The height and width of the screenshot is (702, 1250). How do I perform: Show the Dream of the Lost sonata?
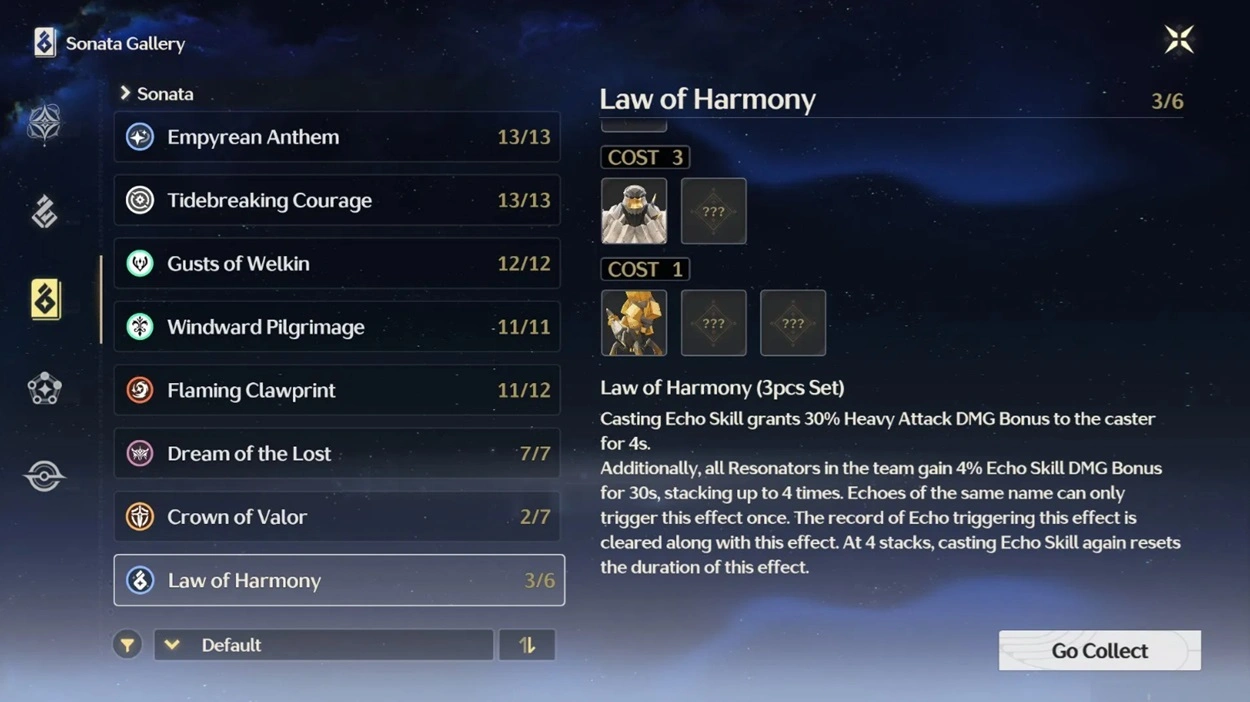tap(337, 454)
